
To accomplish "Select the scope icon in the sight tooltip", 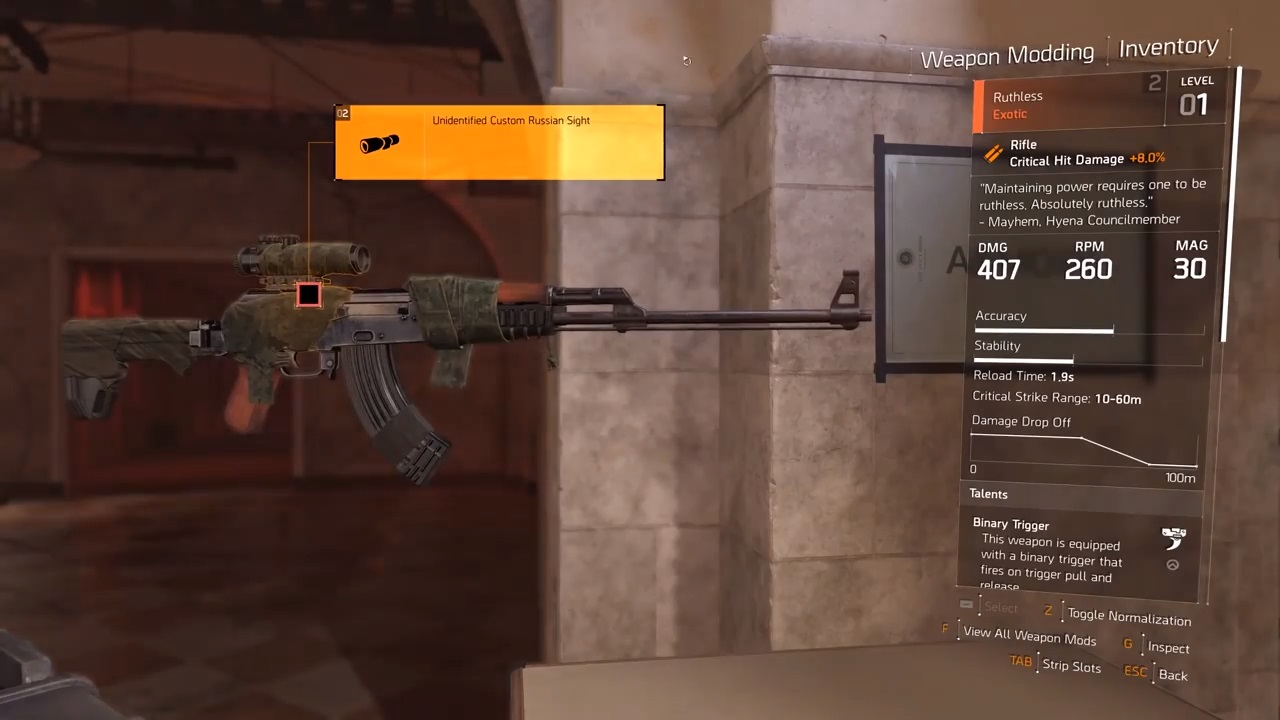I will (x=378, y=143).
